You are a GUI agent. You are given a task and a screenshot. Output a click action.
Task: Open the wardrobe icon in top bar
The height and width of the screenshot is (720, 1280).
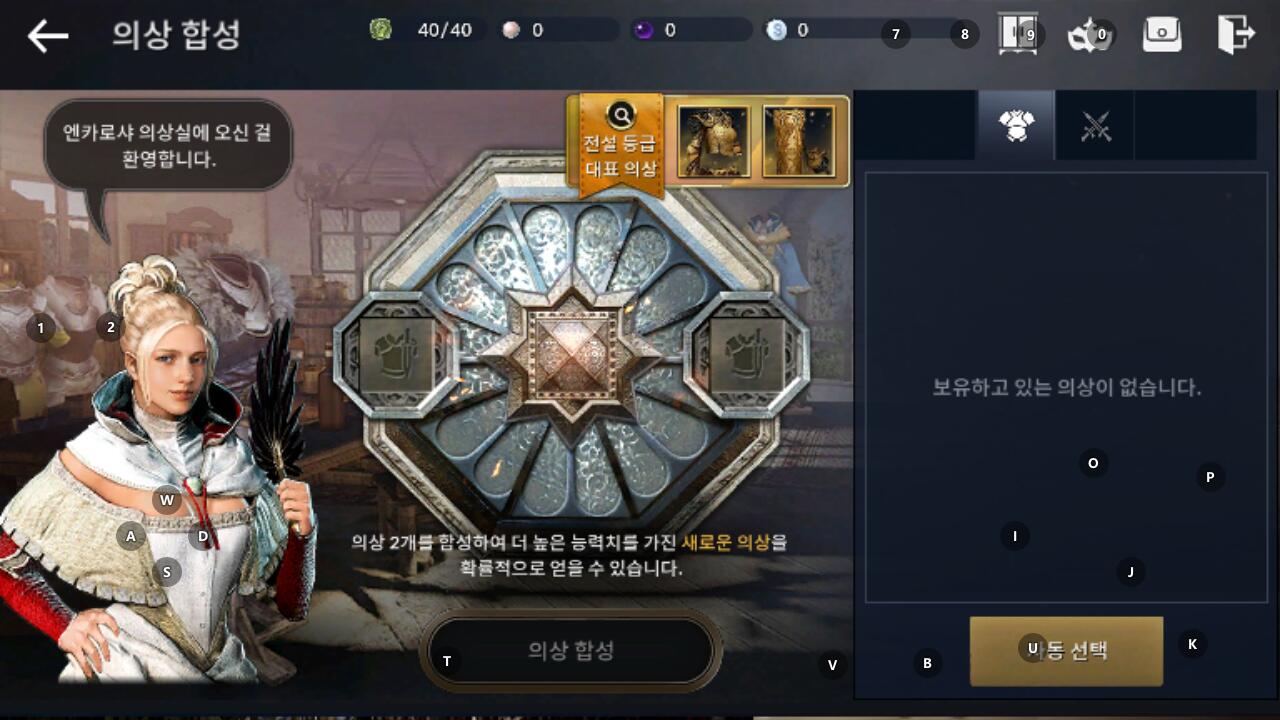(x=1017, y=34)
